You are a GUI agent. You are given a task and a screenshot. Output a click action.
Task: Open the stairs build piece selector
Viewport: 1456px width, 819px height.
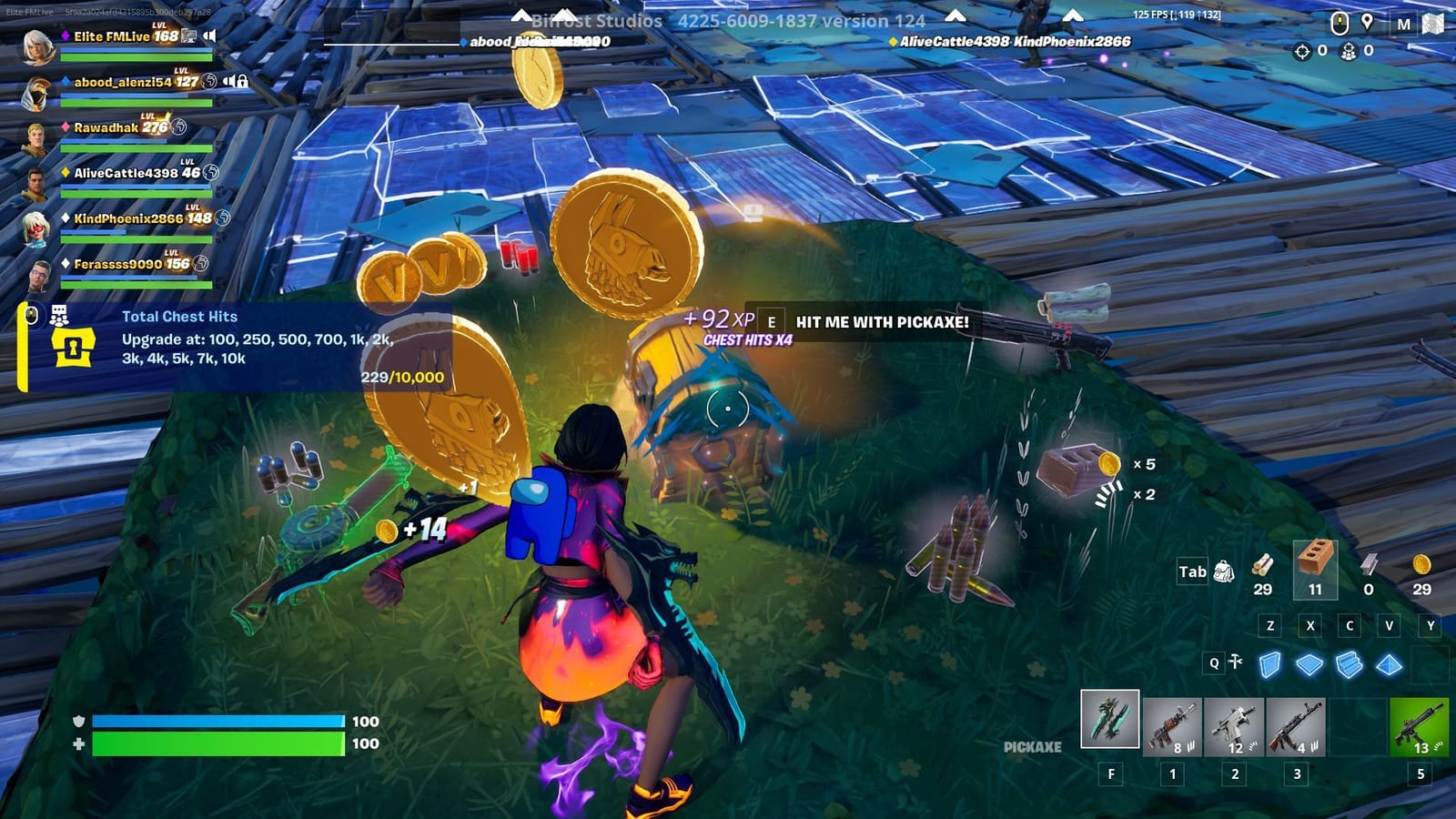click(x=1350, y=664)
